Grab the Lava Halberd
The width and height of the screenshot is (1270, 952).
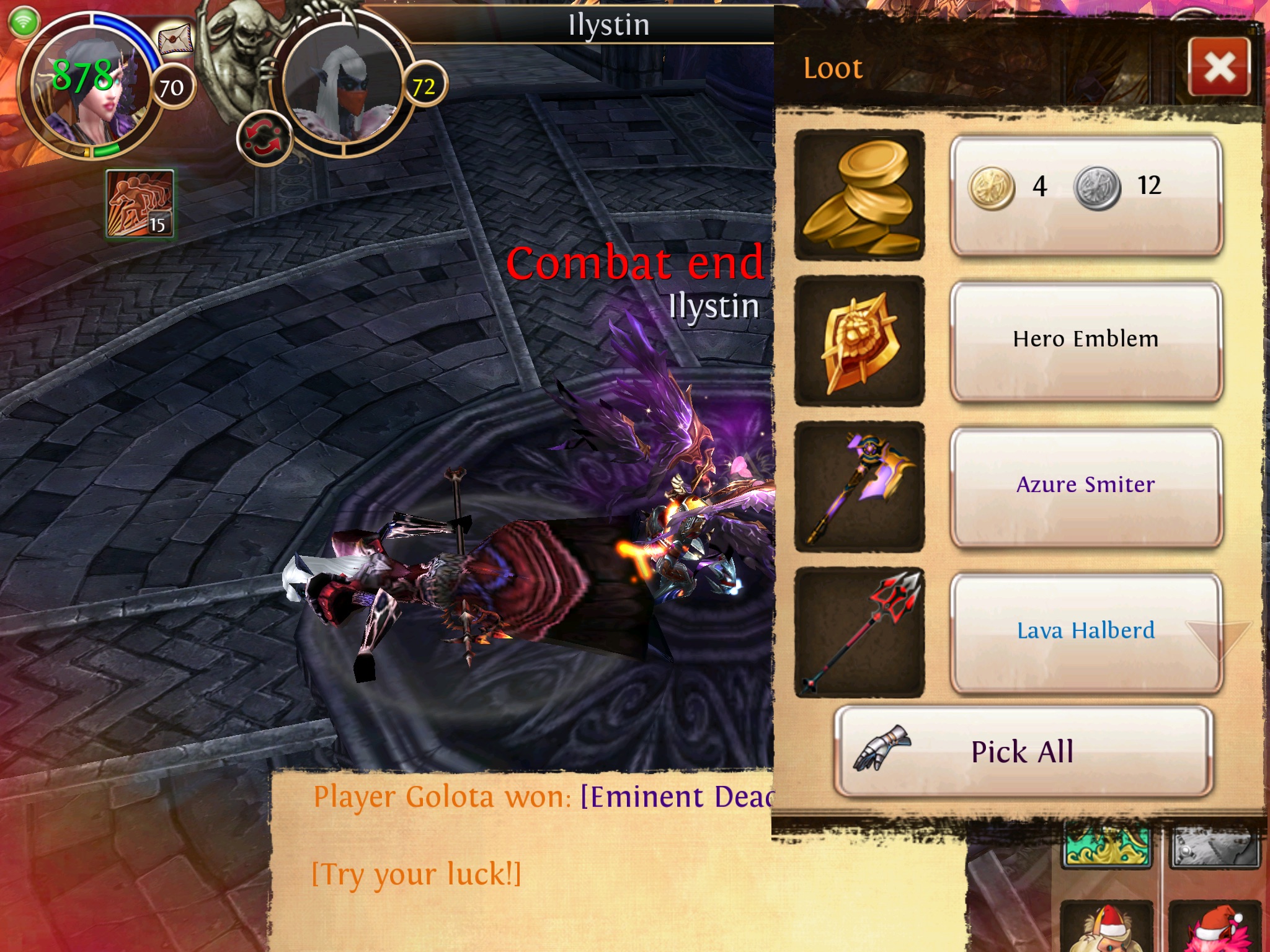pyautogui.click(x=1086, y=632)
